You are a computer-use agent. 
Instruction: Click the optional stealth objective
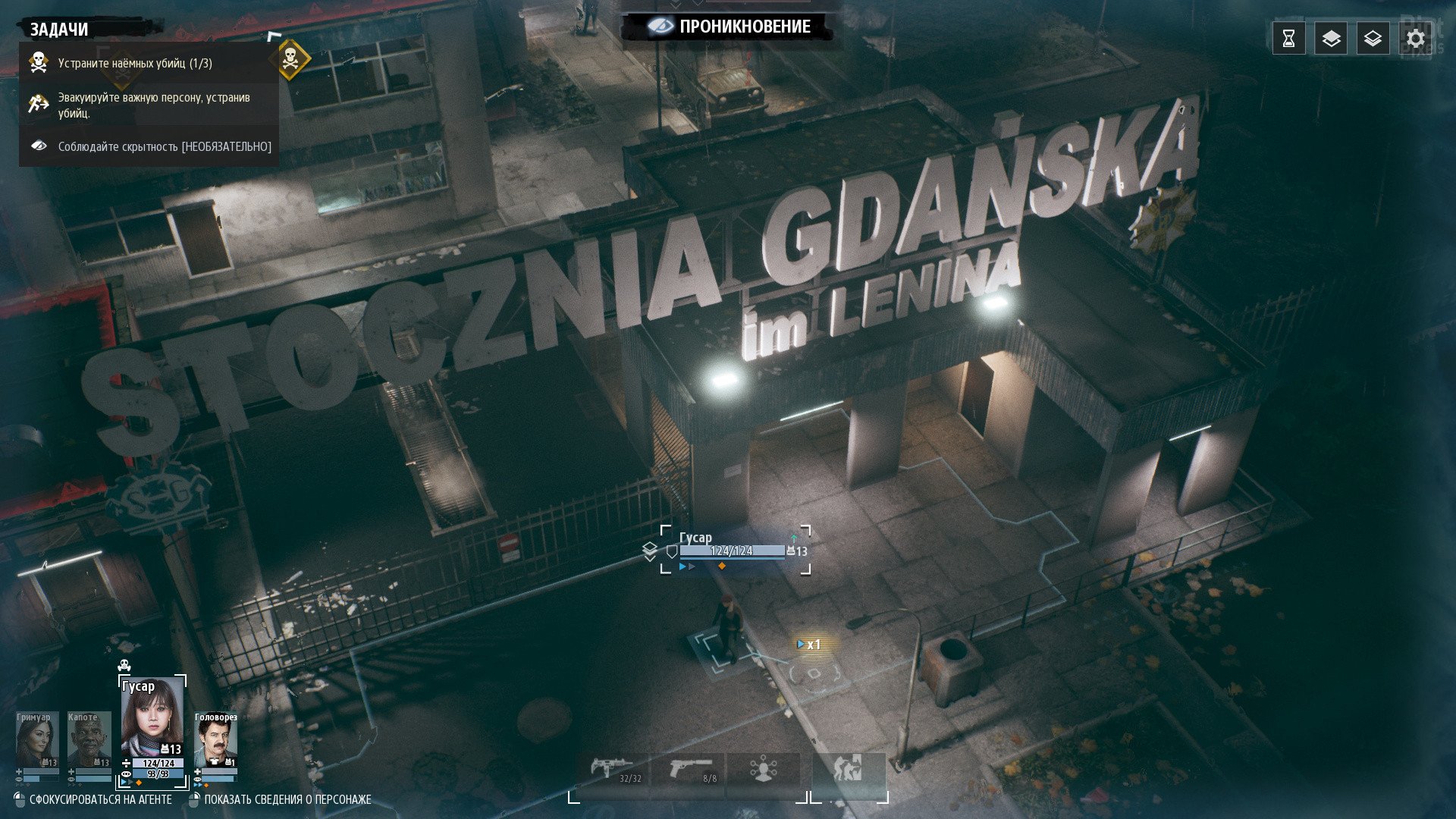click(x=164, y=146)
